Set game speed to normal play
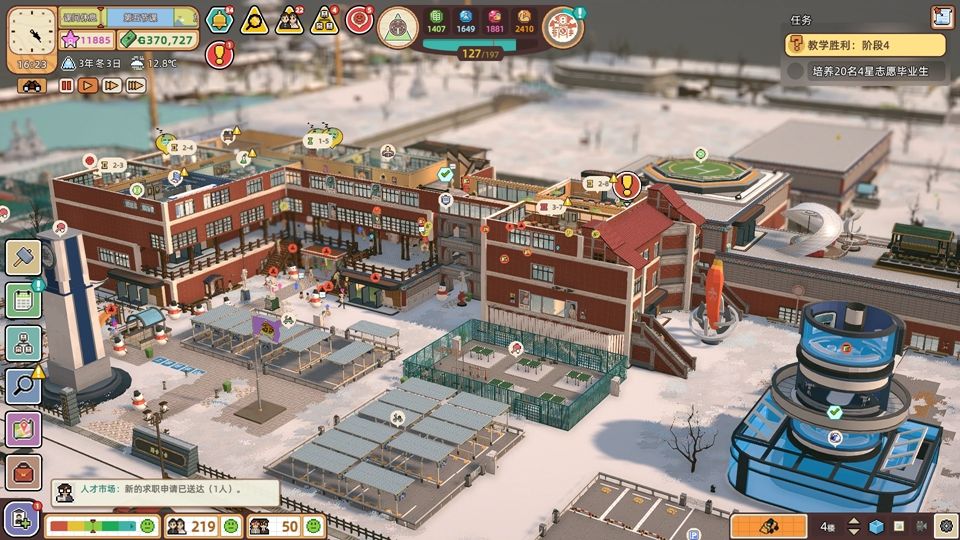 [88, 86]
